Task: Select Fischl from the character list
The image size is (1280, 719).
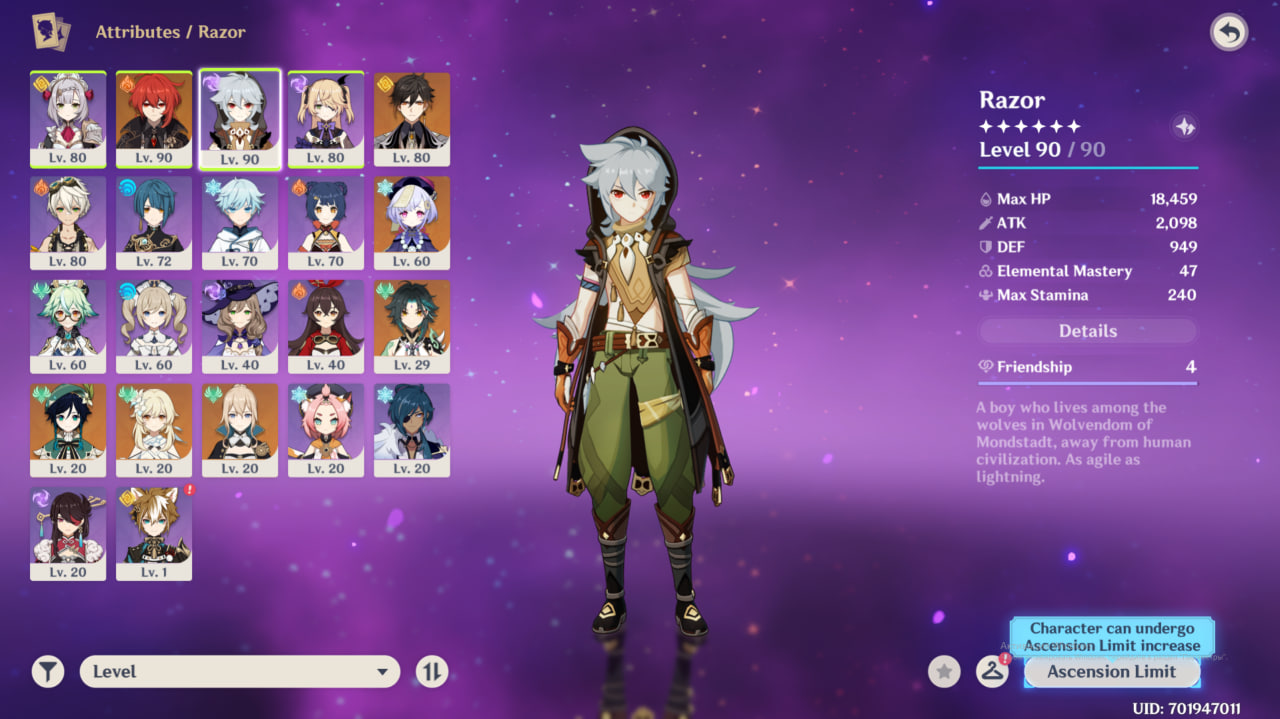Action: pos(326,118)
